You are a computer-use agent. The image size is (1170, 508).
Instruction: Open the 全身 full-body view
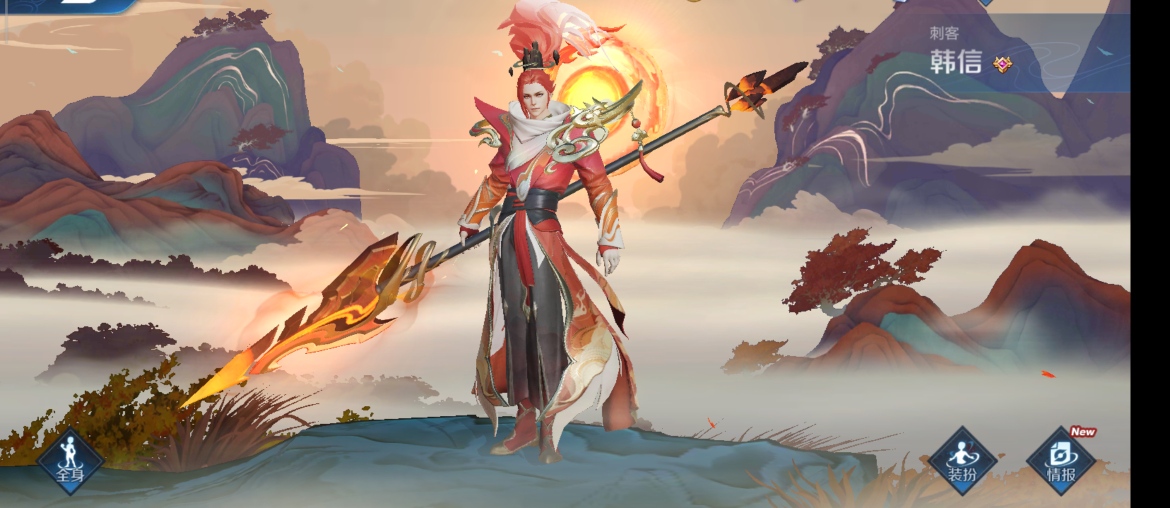[71, 461]
